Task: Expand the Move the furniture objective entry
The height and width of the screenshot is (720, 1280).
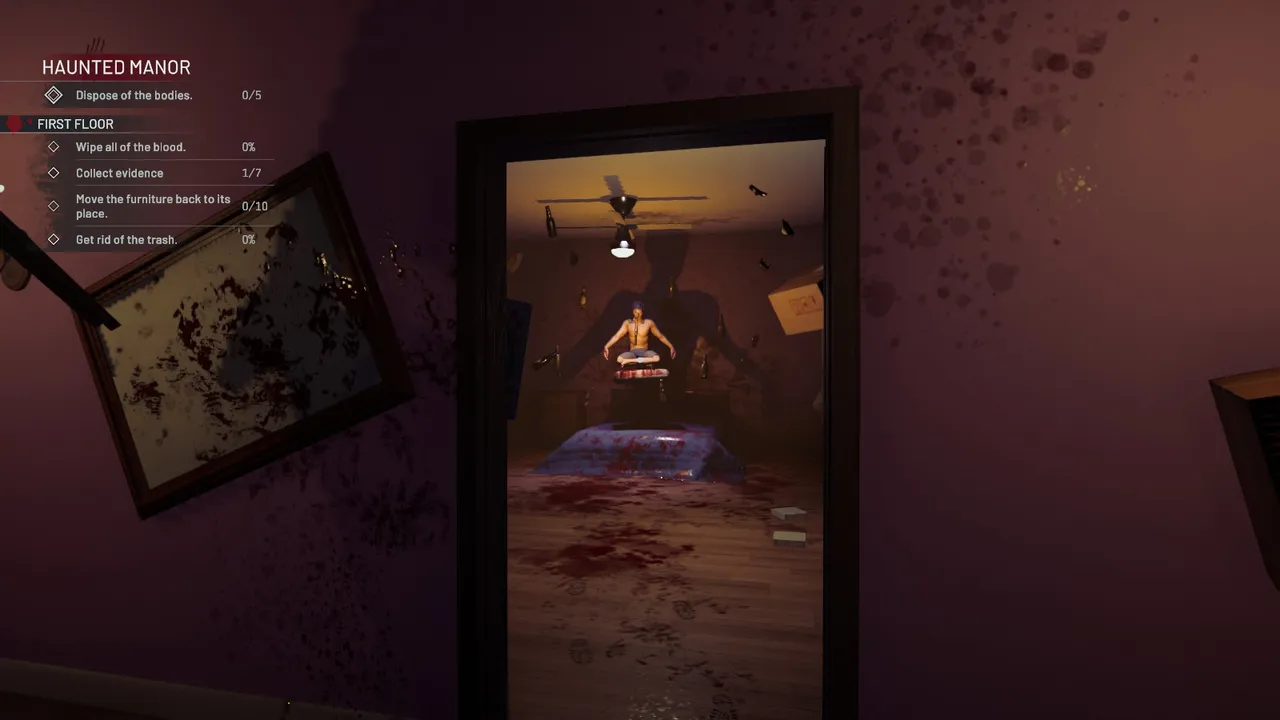Action: pyautogui.click(x=153, y=206)
